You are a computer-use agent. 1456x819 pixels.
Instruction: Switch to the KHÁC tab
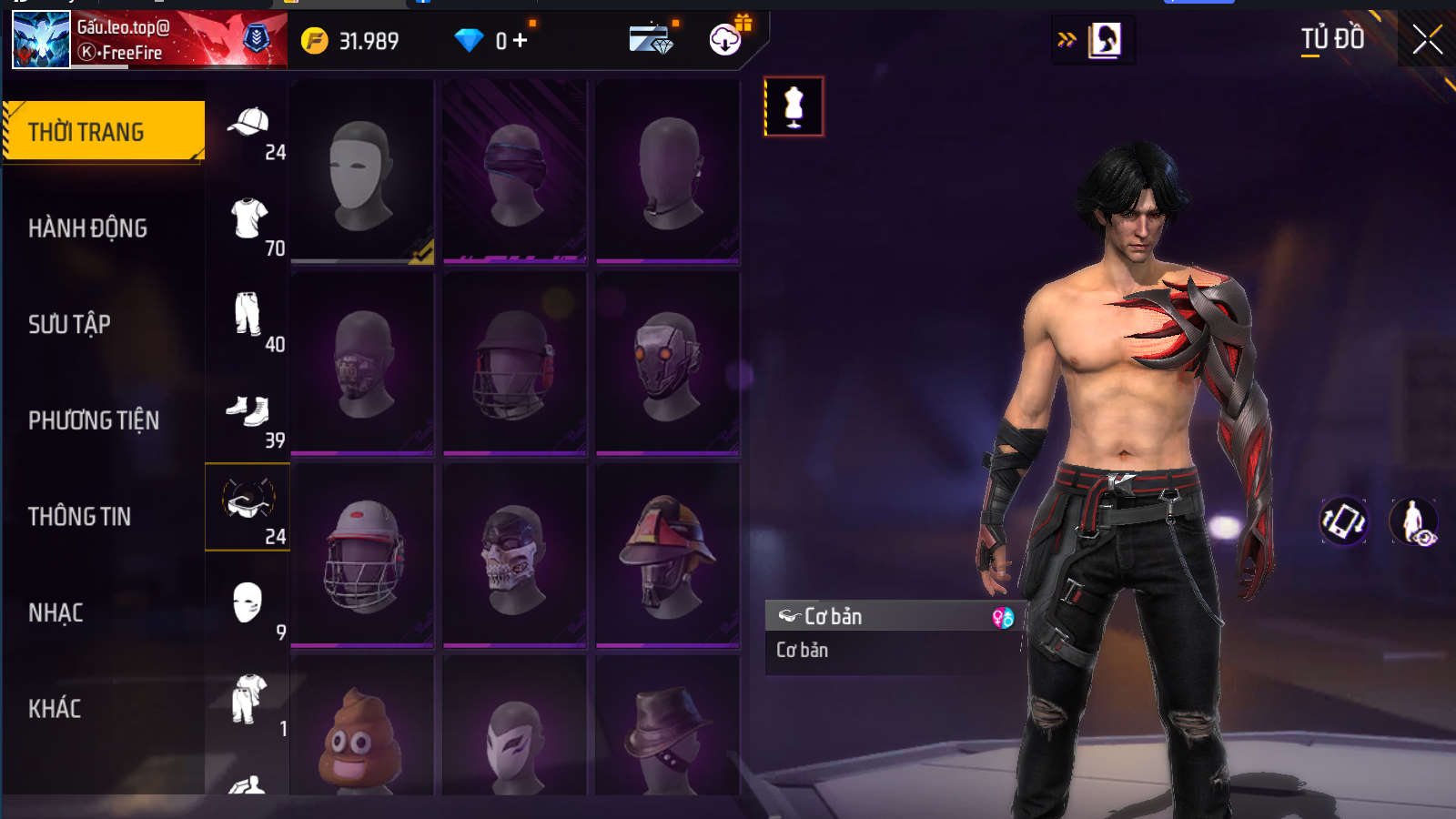point(55,709)
